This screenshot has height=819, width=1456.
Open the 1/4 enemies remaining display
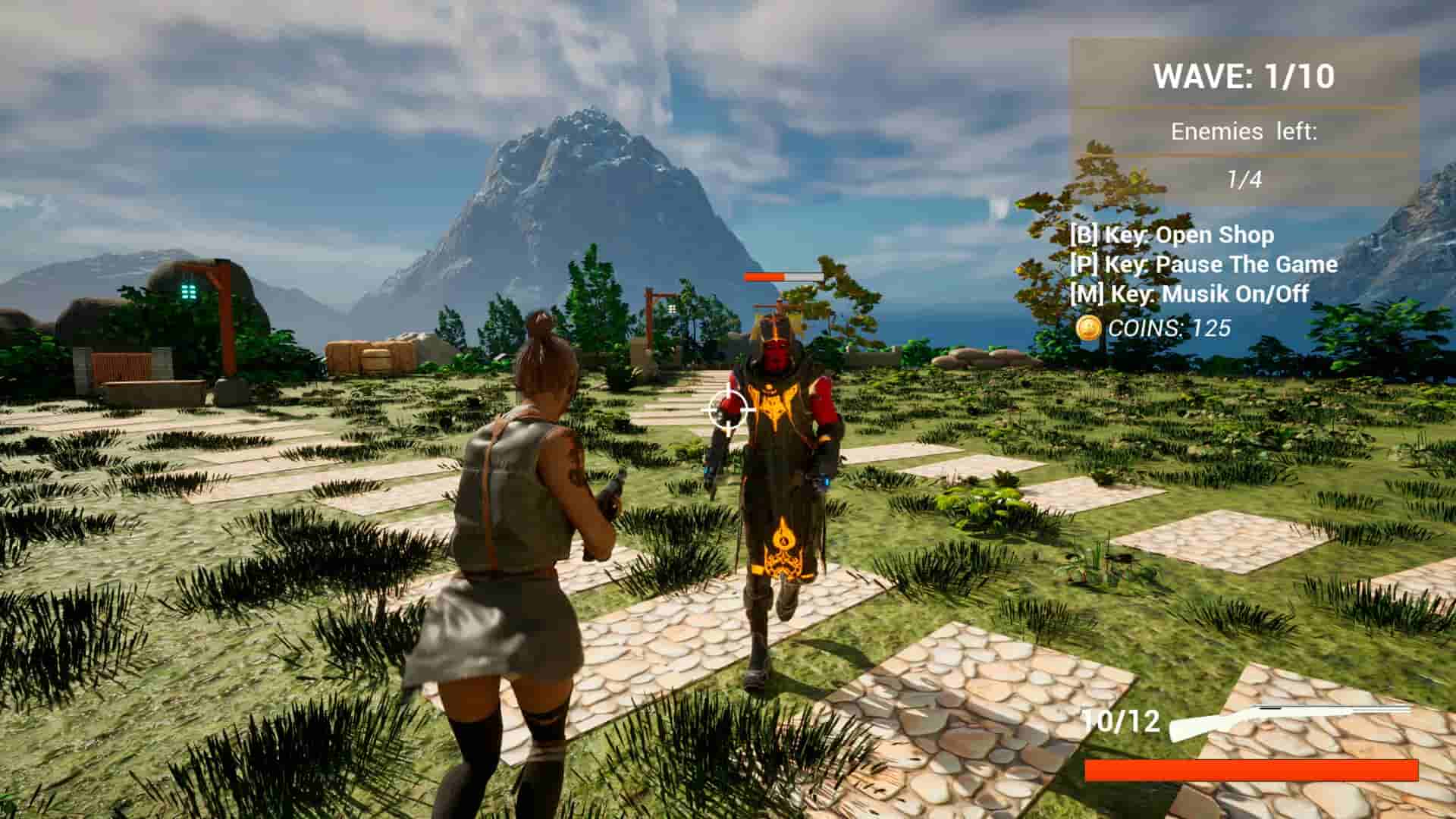(1243, 180)
